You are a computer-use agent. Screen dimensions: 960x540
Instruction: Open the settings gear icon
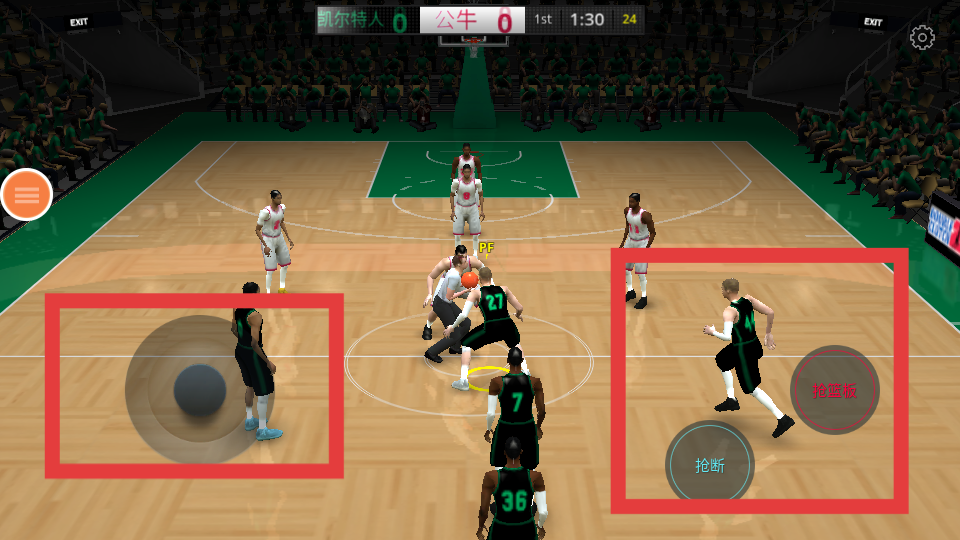click(921, 38)
